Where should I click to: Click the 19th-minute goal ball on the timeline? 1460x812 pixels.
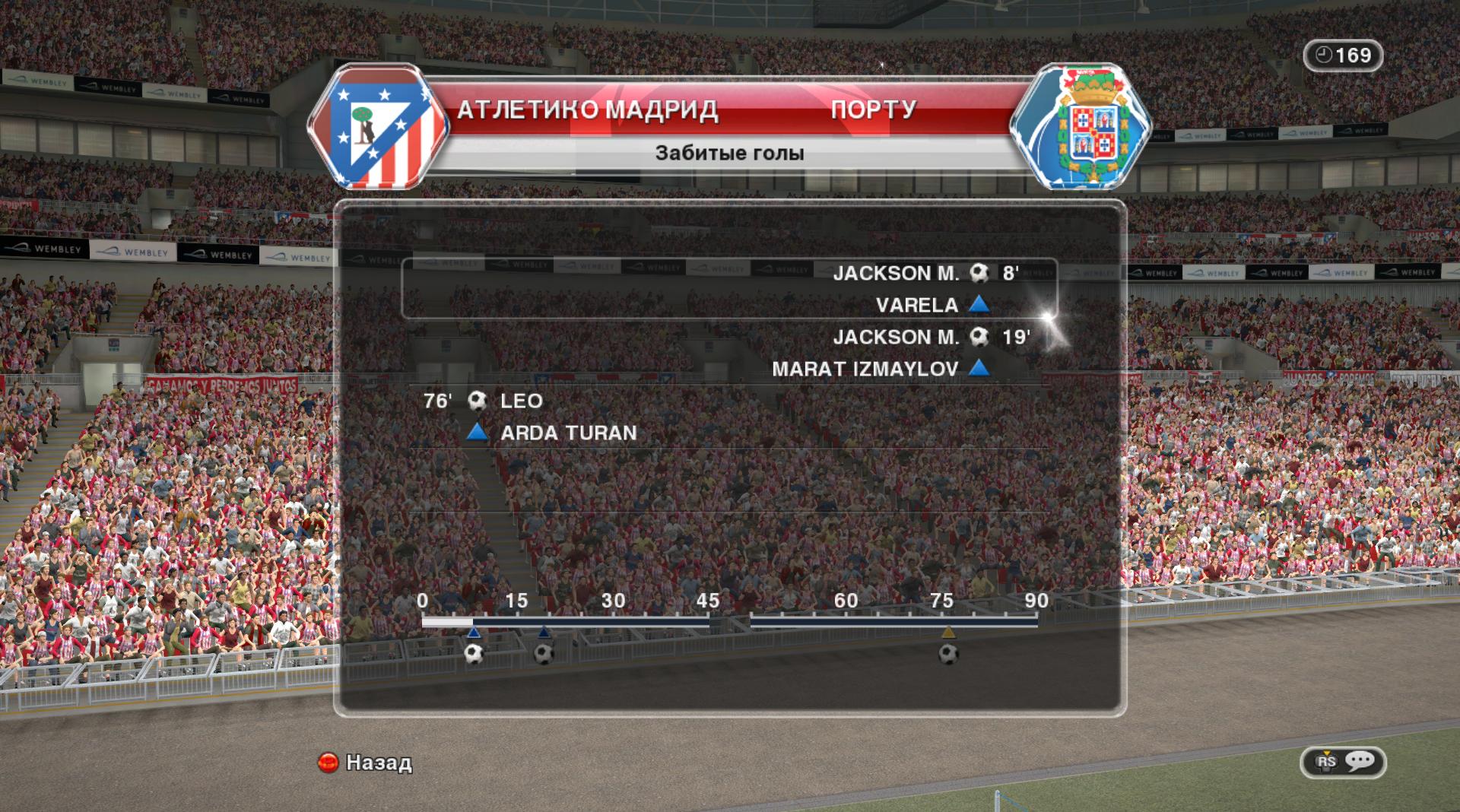544,653
